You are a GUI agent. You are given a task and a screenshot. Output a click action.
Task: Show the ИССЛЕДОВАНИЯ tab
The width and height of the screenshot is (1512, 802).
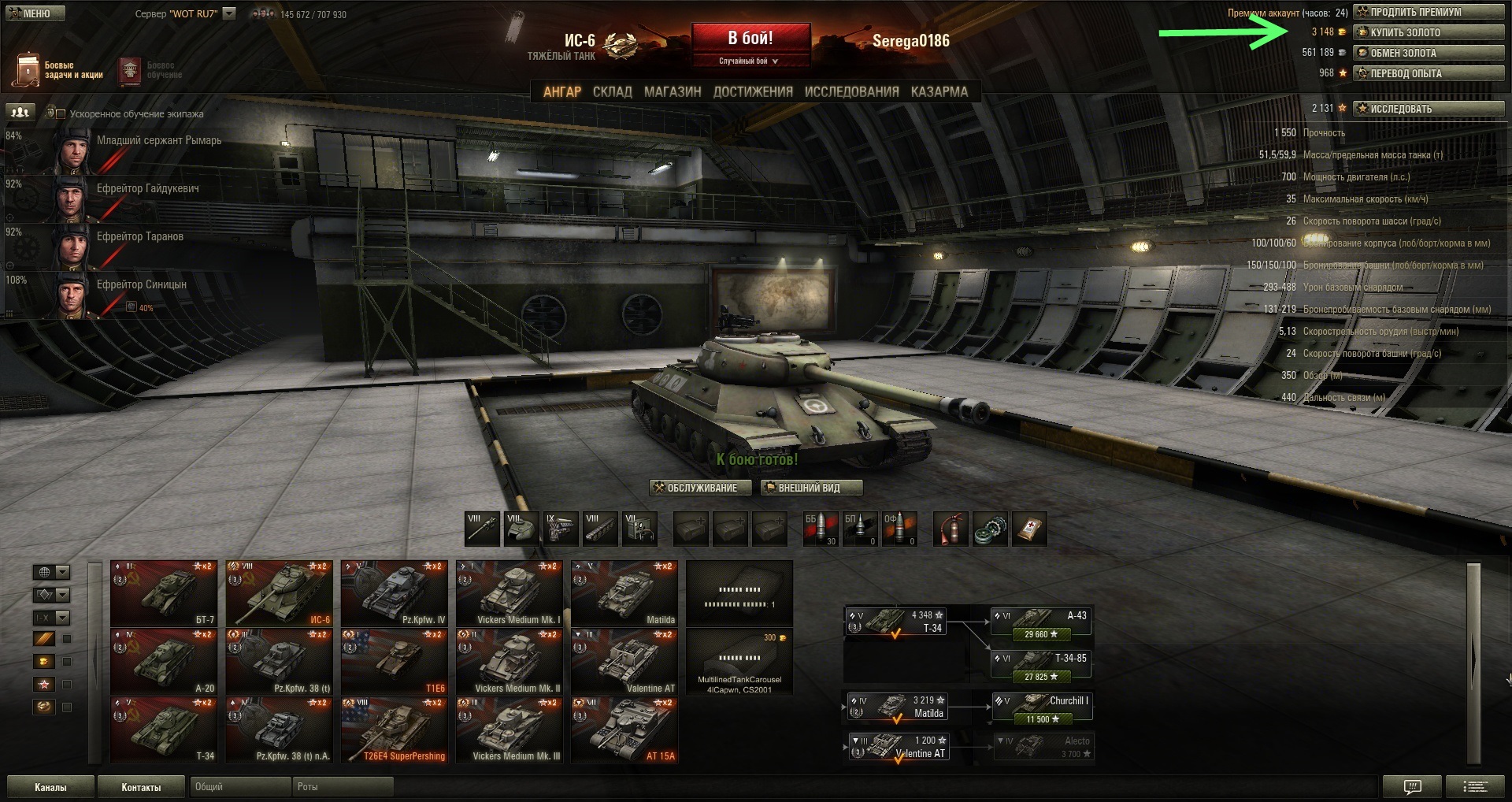coord(851,92)
